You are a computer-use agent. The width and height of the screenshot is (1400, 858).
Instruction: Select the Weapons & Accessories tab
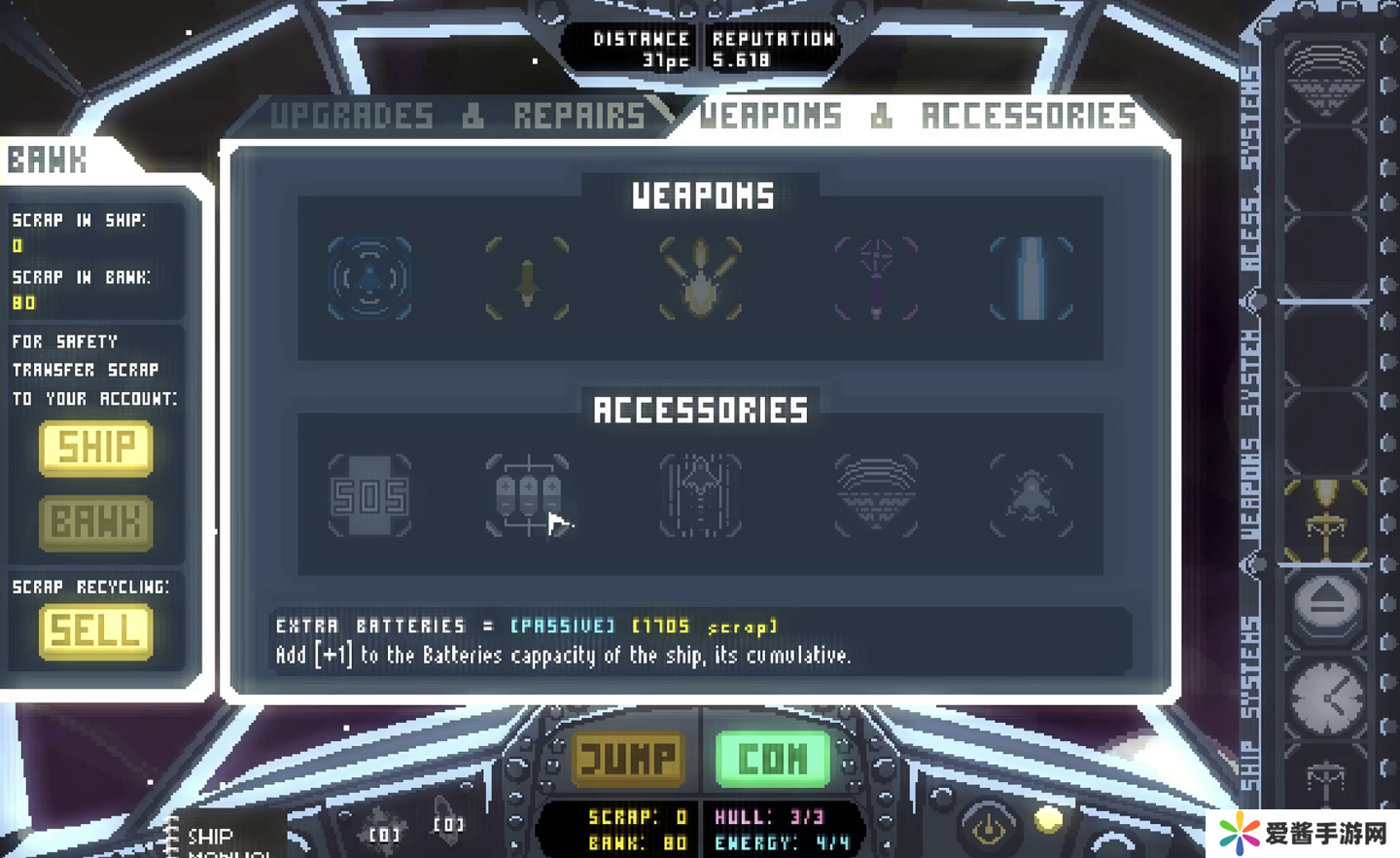917,117
